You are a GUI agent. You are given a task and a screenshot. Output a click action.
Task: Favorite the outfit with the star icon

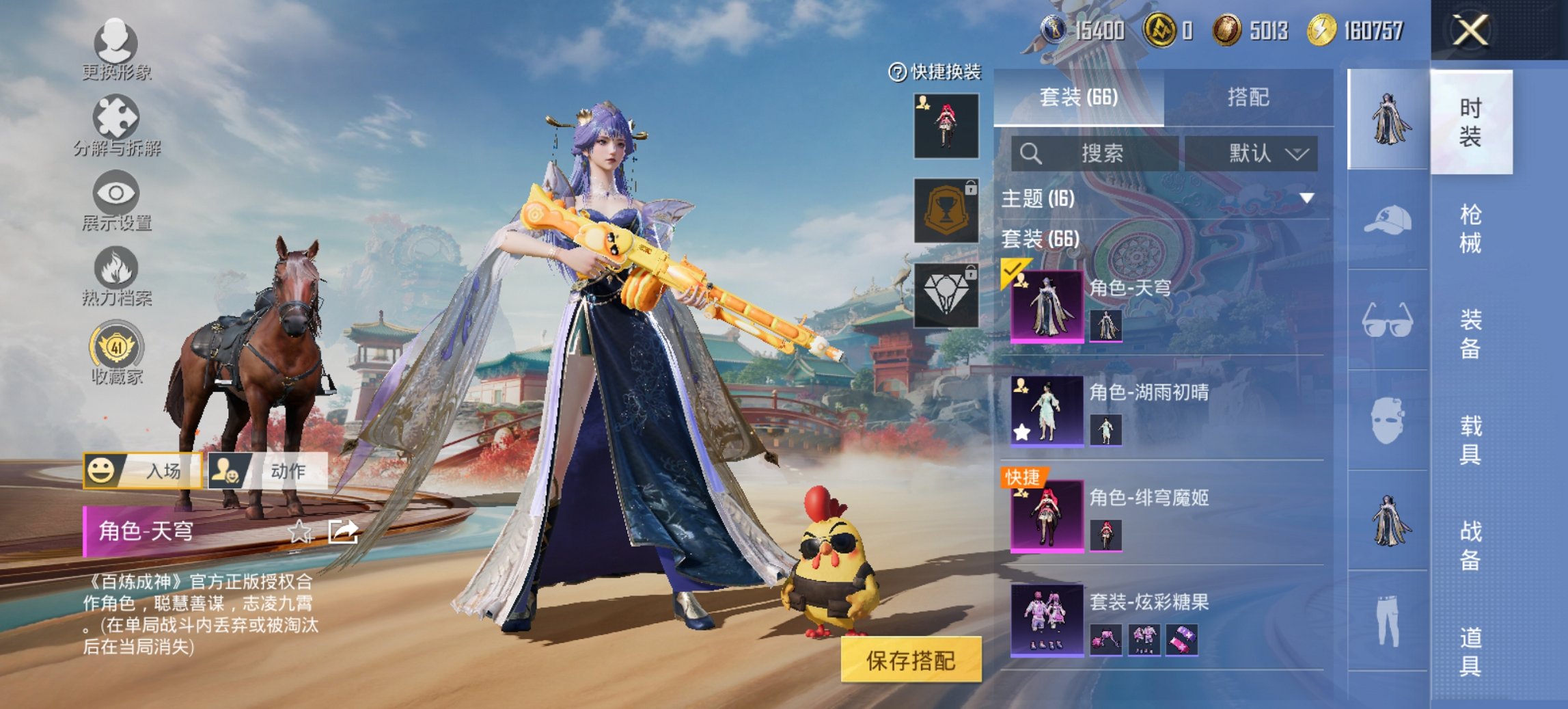[x=300, y=531]
